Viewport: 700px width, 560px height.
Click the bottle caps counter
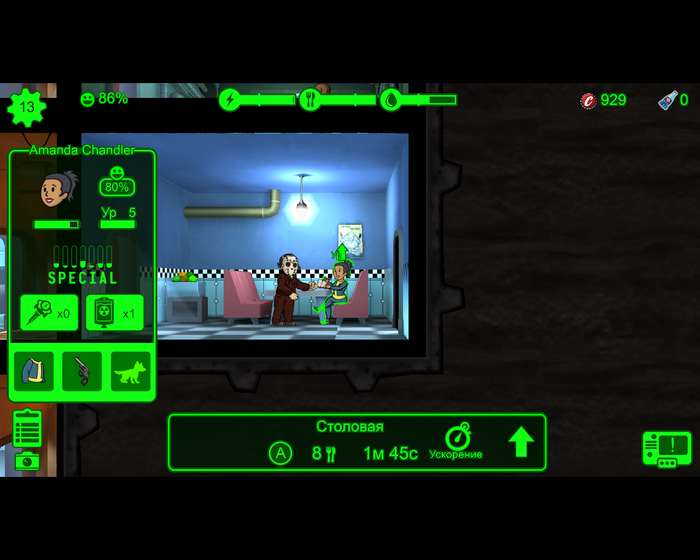(604, 100)
